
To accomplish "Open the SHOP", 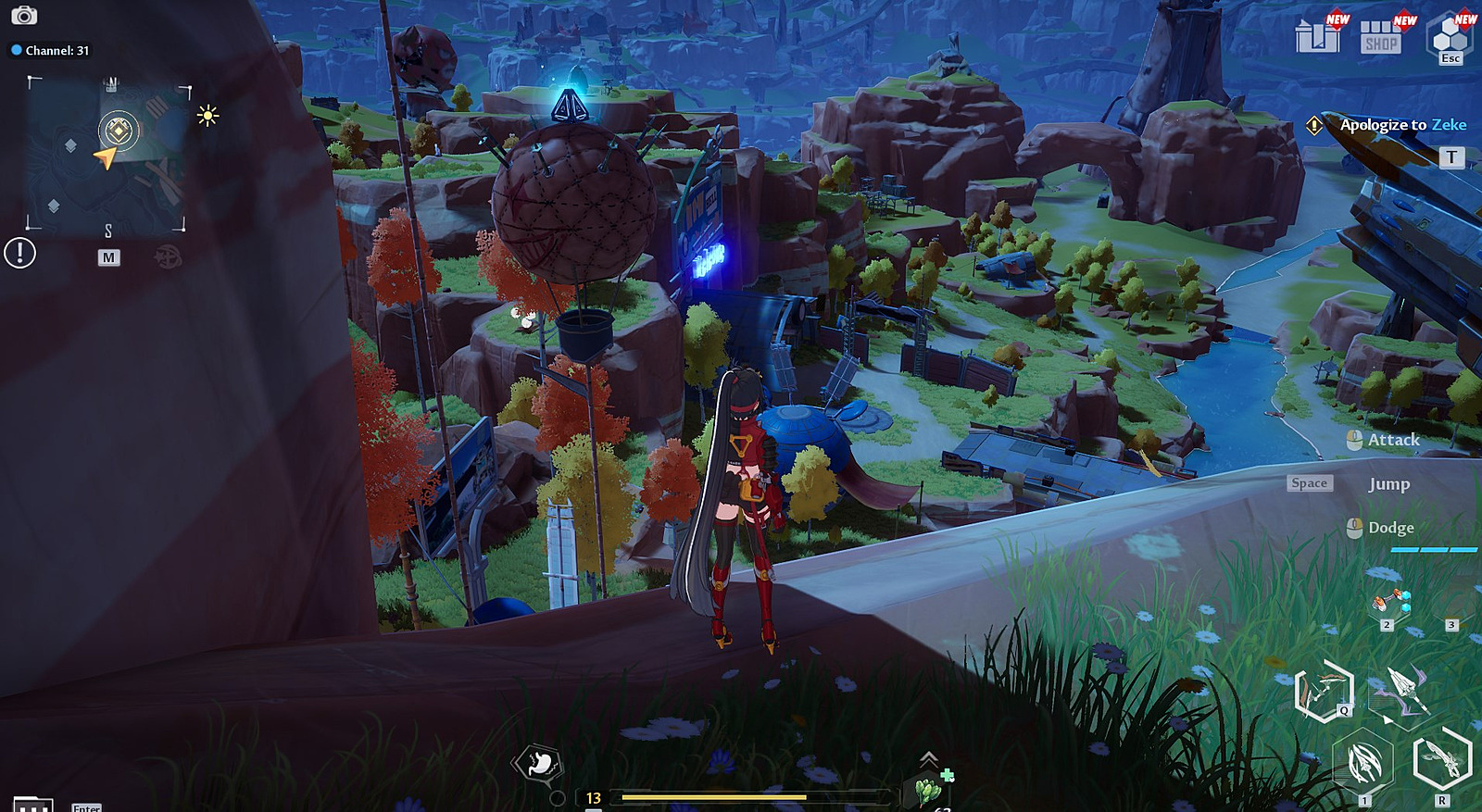I will coord(1381,37).
